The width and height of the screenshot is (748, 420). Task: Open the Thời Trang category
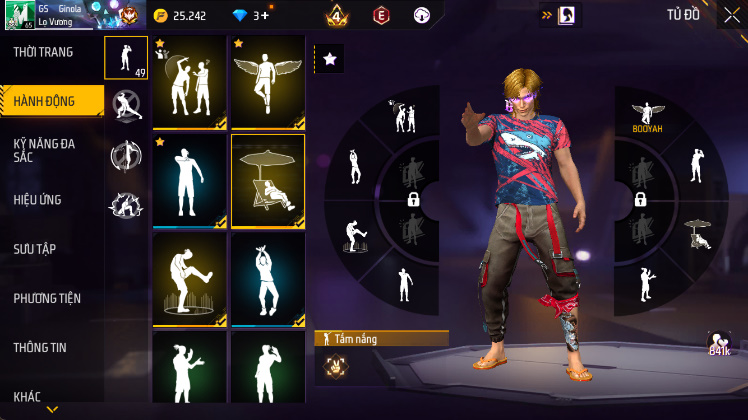43,52
